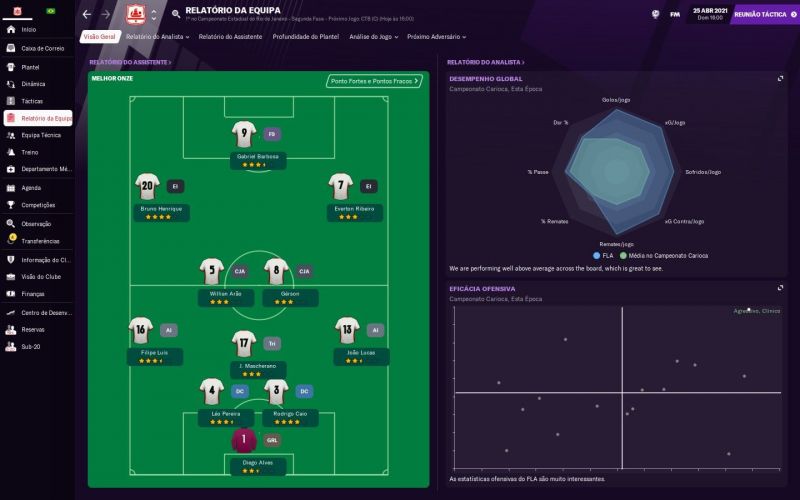This screenshot has width=800, height=500.
Task: Open the Tácticas menu entry
Action: pyautogui.click(x=32, y=101)
